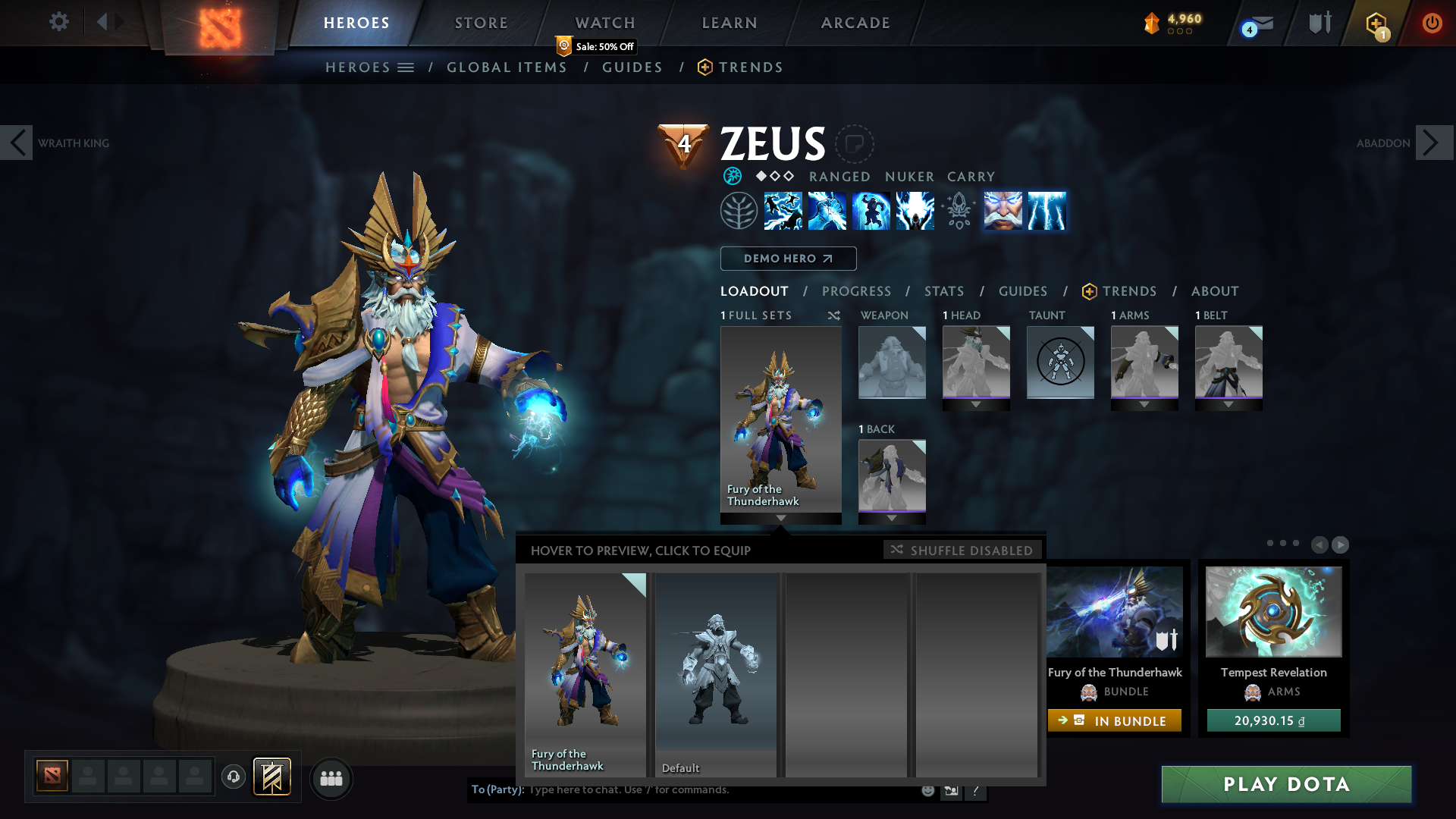Select the Weapon loadout slot
The image size is (1456, 819).
[892, 362]
